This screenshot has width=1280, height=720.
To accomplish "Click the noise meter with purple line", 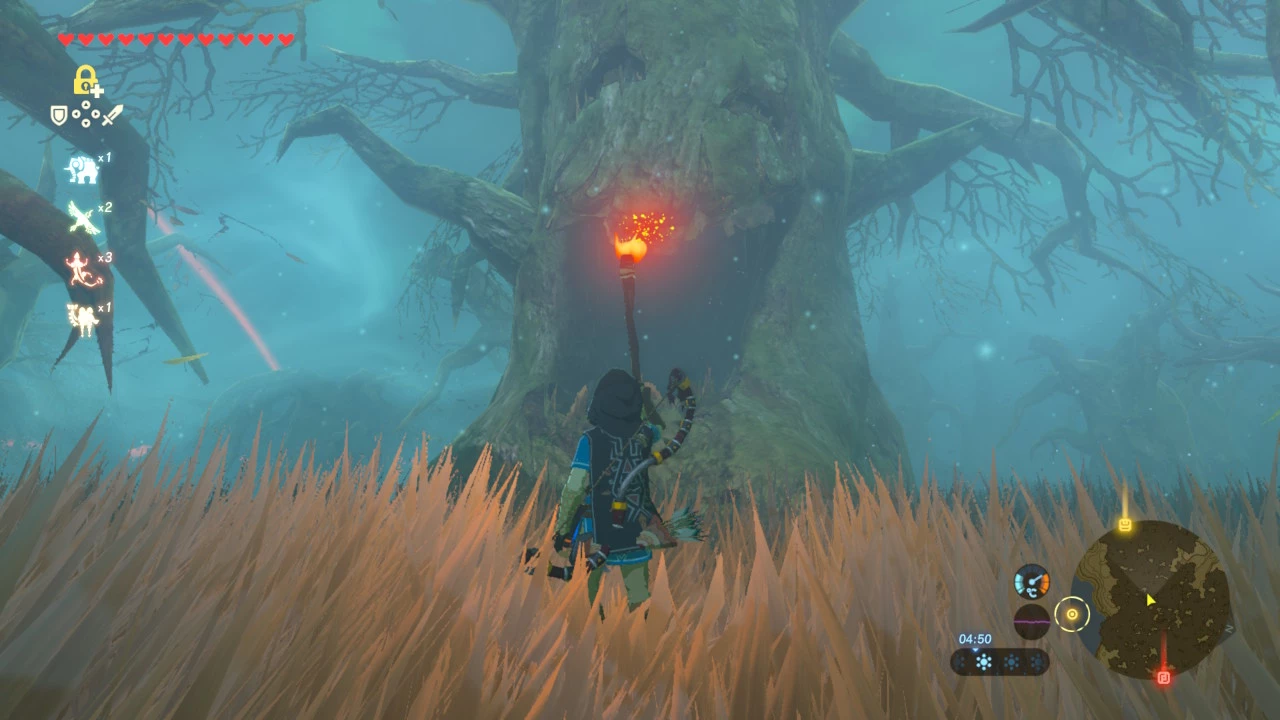I will coord(1031,621).
